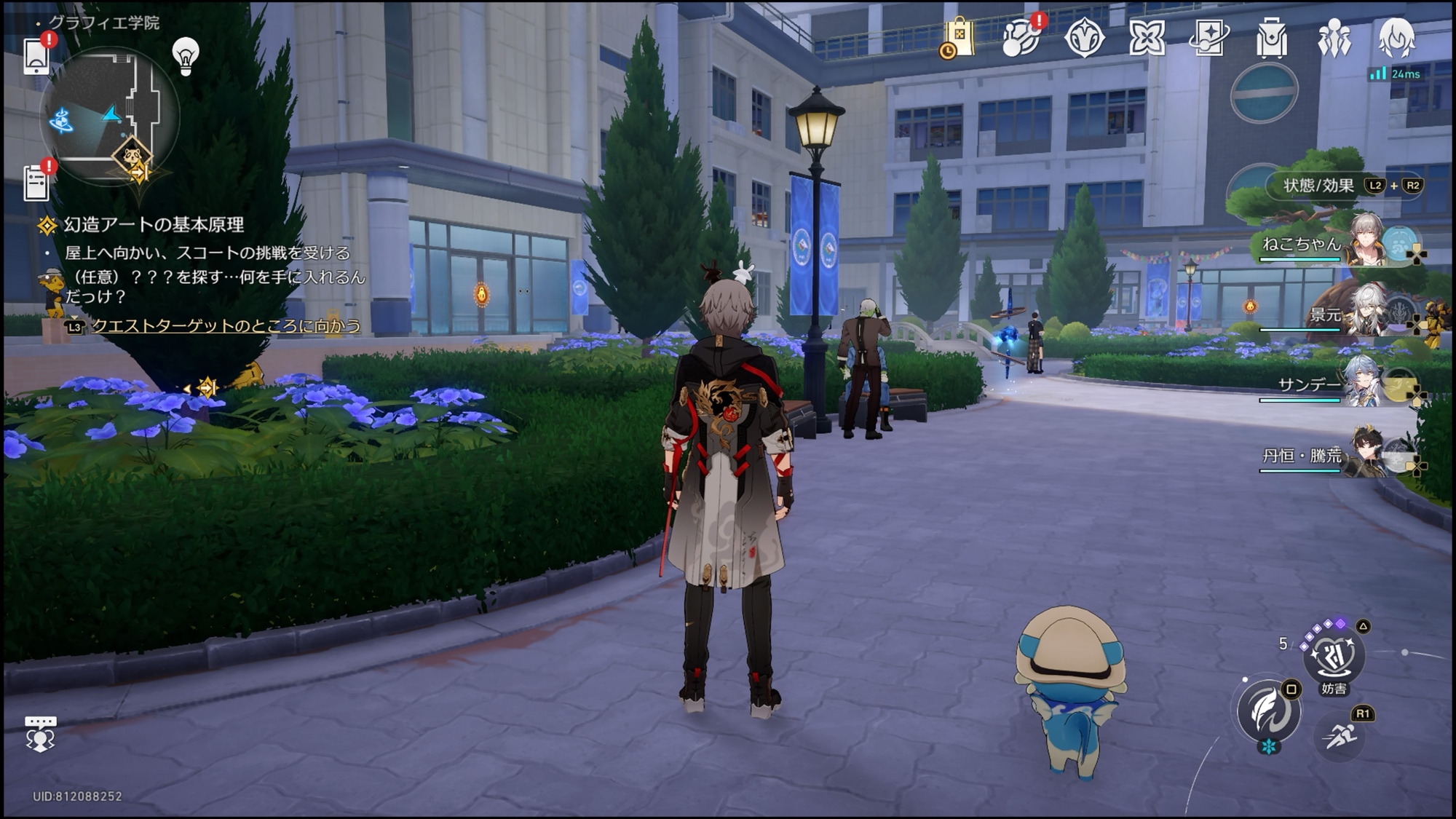
Task: Open the character portrait menu icon
Action: pyautogui.click(x=1396, y=38)
